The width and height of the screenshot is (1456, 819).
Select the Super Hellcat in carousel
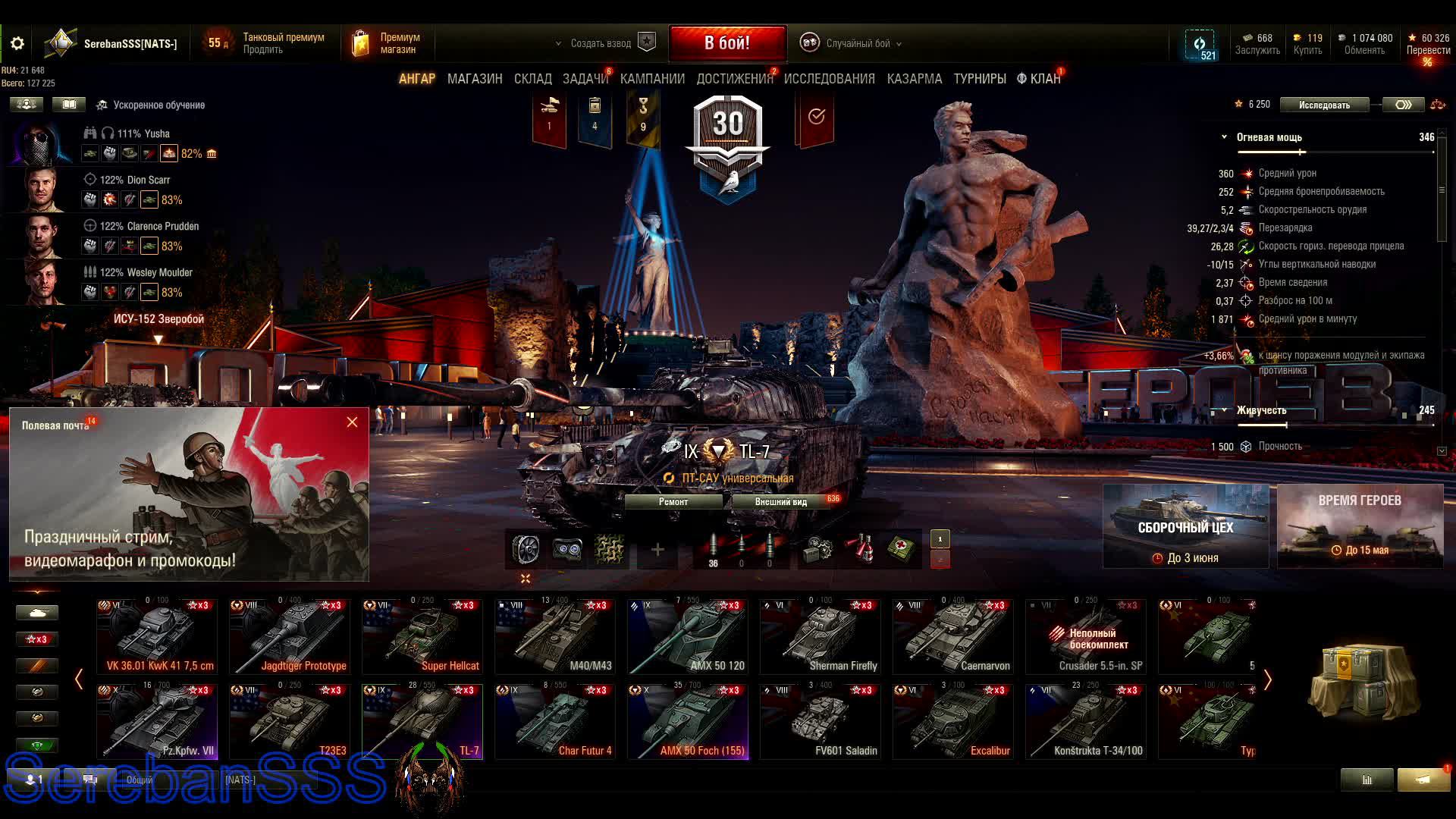(x=422, y=637)
